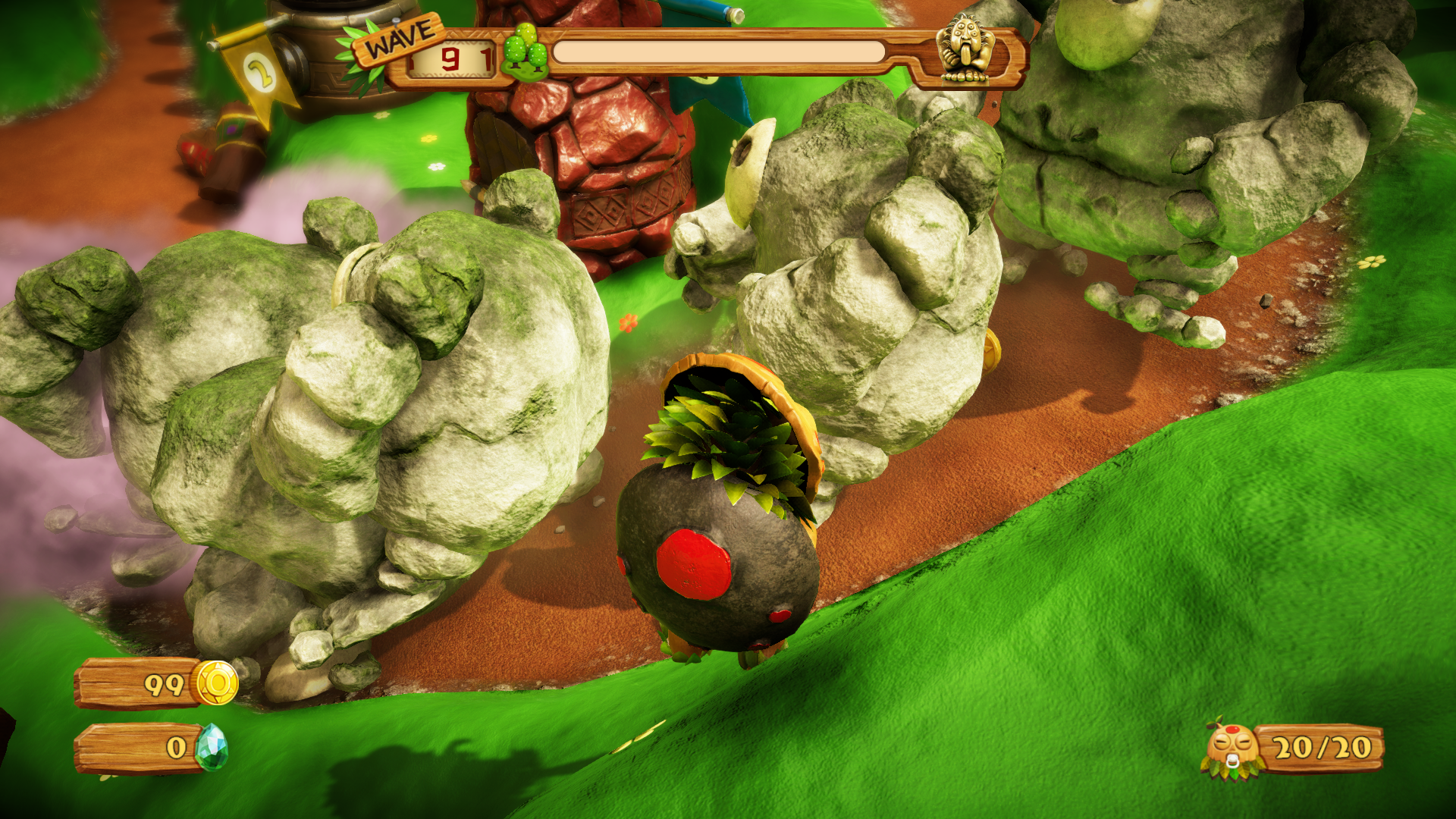Click the gold coin icon
This screenshot has width=1456, height=819.
(217, 683)
